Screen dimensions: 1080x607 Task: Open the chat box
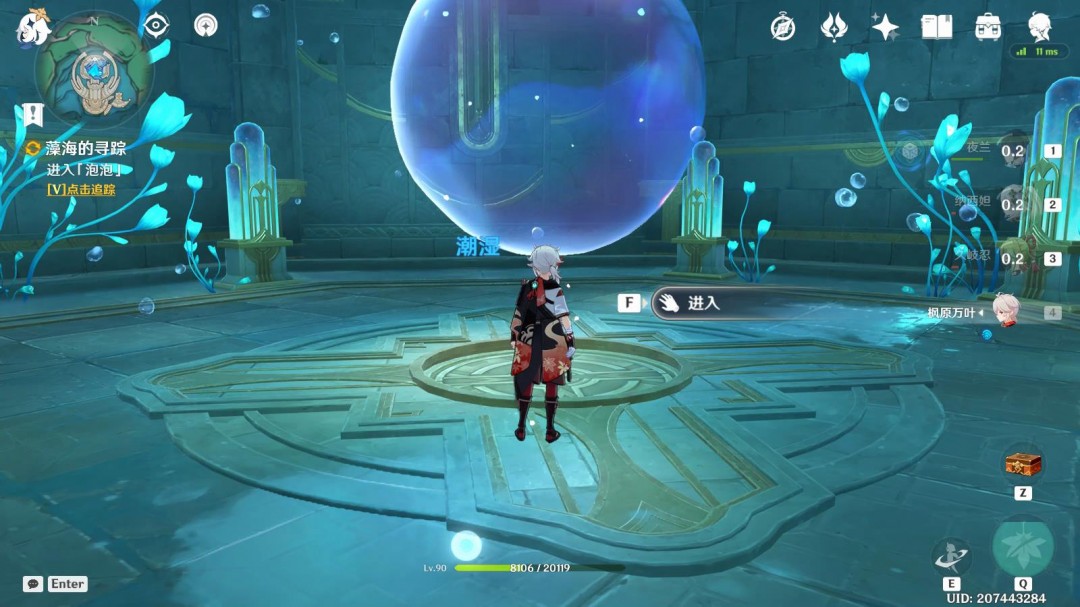click(56, 584)
